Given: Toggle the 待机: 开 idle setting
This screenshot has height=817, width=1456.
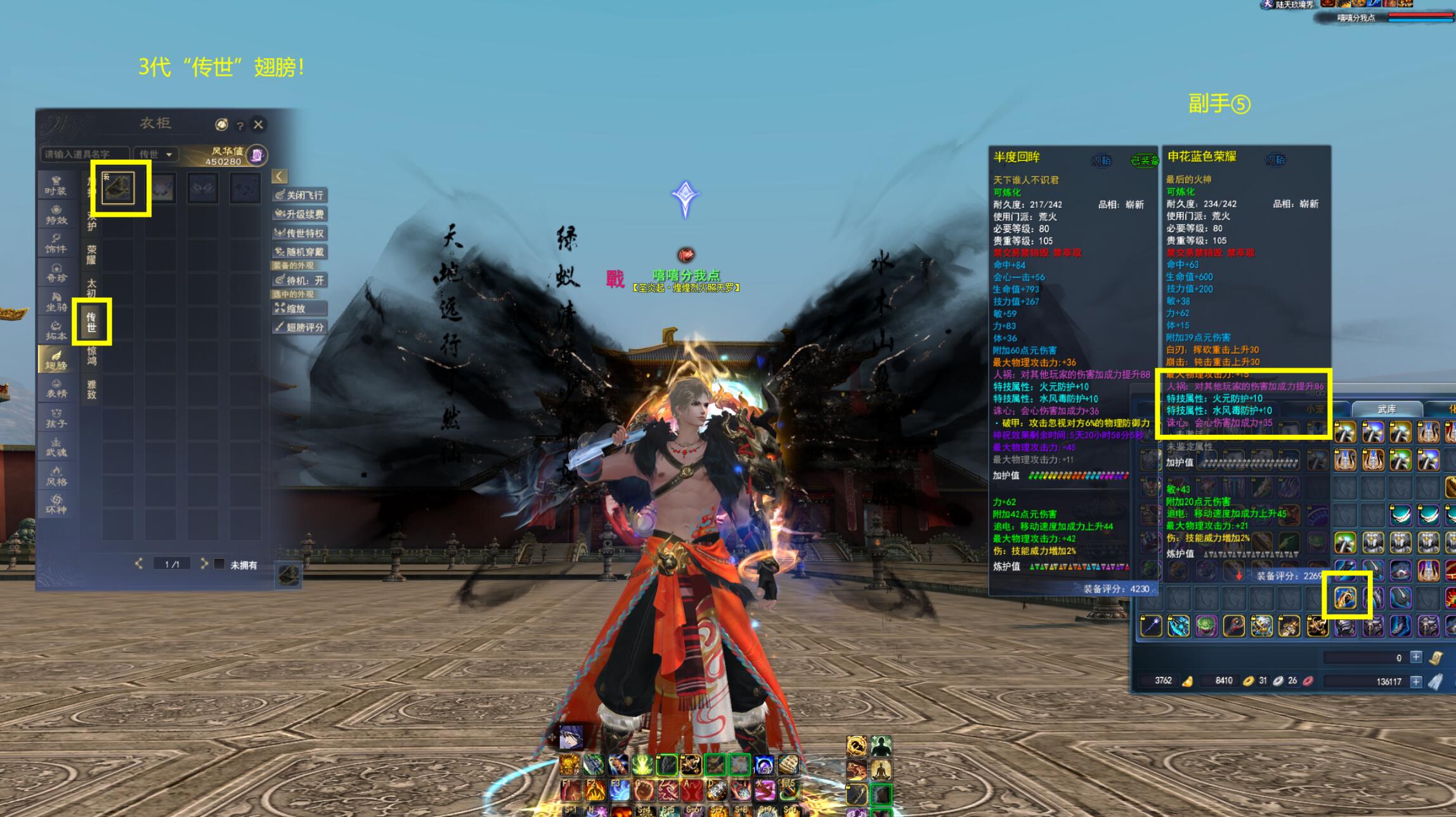Looking at the screenshot, I should tap(300, 280).
